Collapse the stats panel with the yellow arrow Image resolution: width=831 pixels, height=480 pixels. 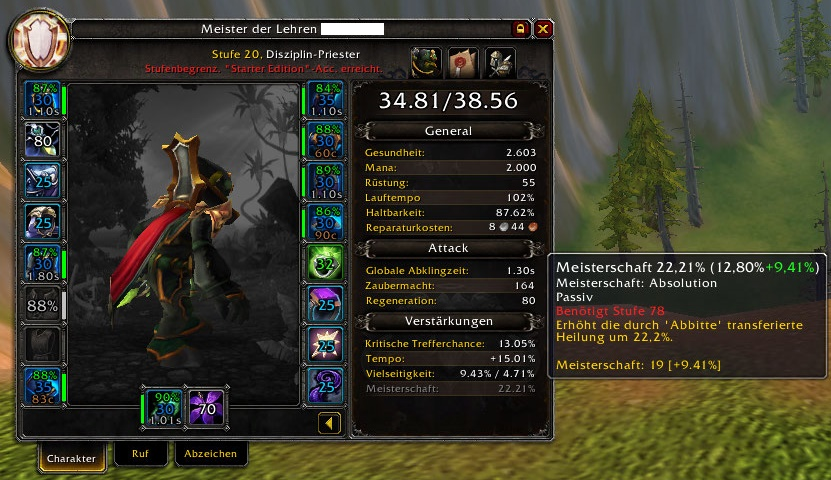pos(329,424)
